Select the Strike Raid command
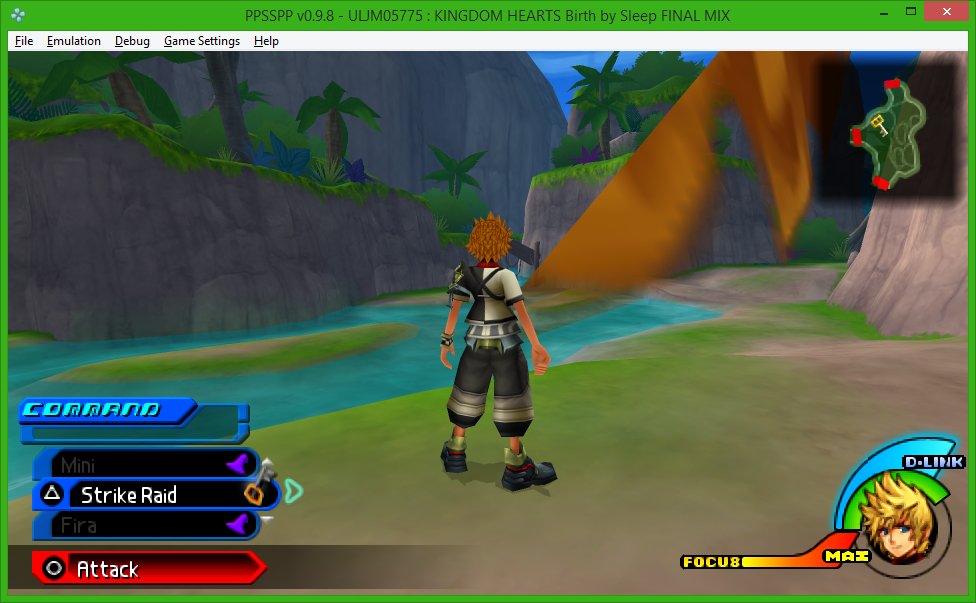Screen dimensions: 976x603 [130, 495]
